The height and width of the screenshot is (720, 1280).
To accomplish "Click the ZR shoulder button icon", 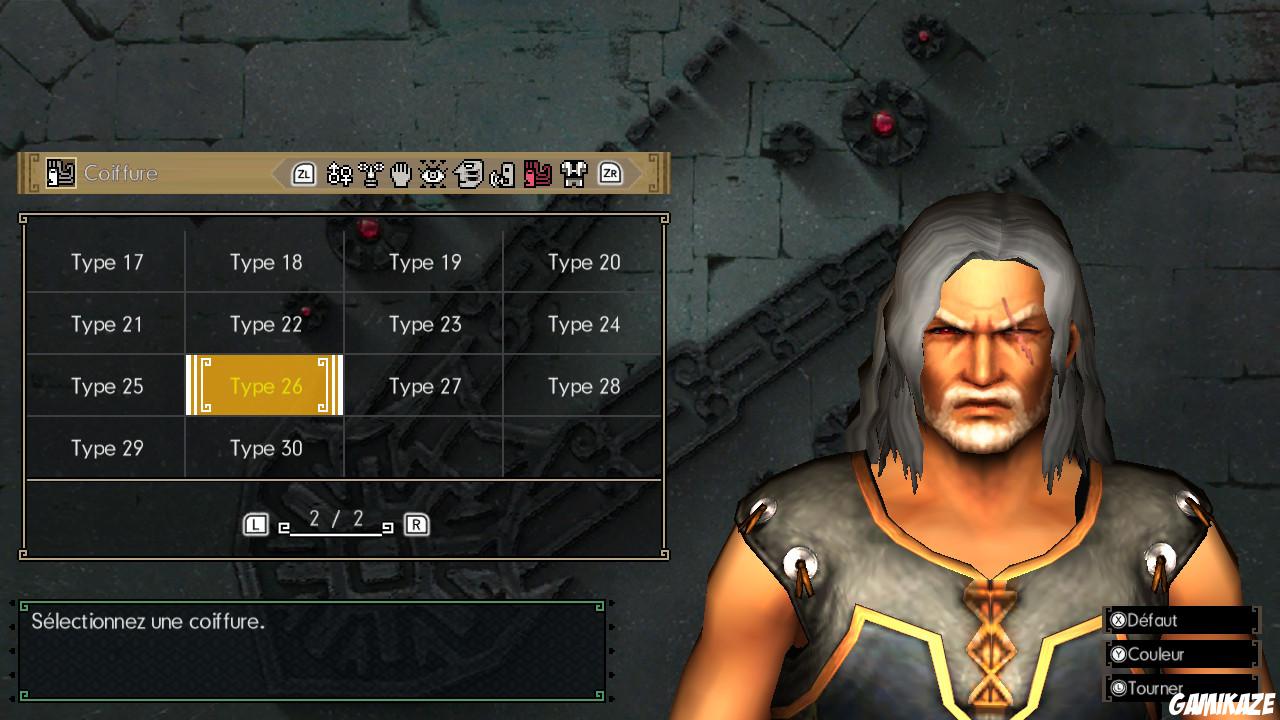I will [x=610, y=173].
